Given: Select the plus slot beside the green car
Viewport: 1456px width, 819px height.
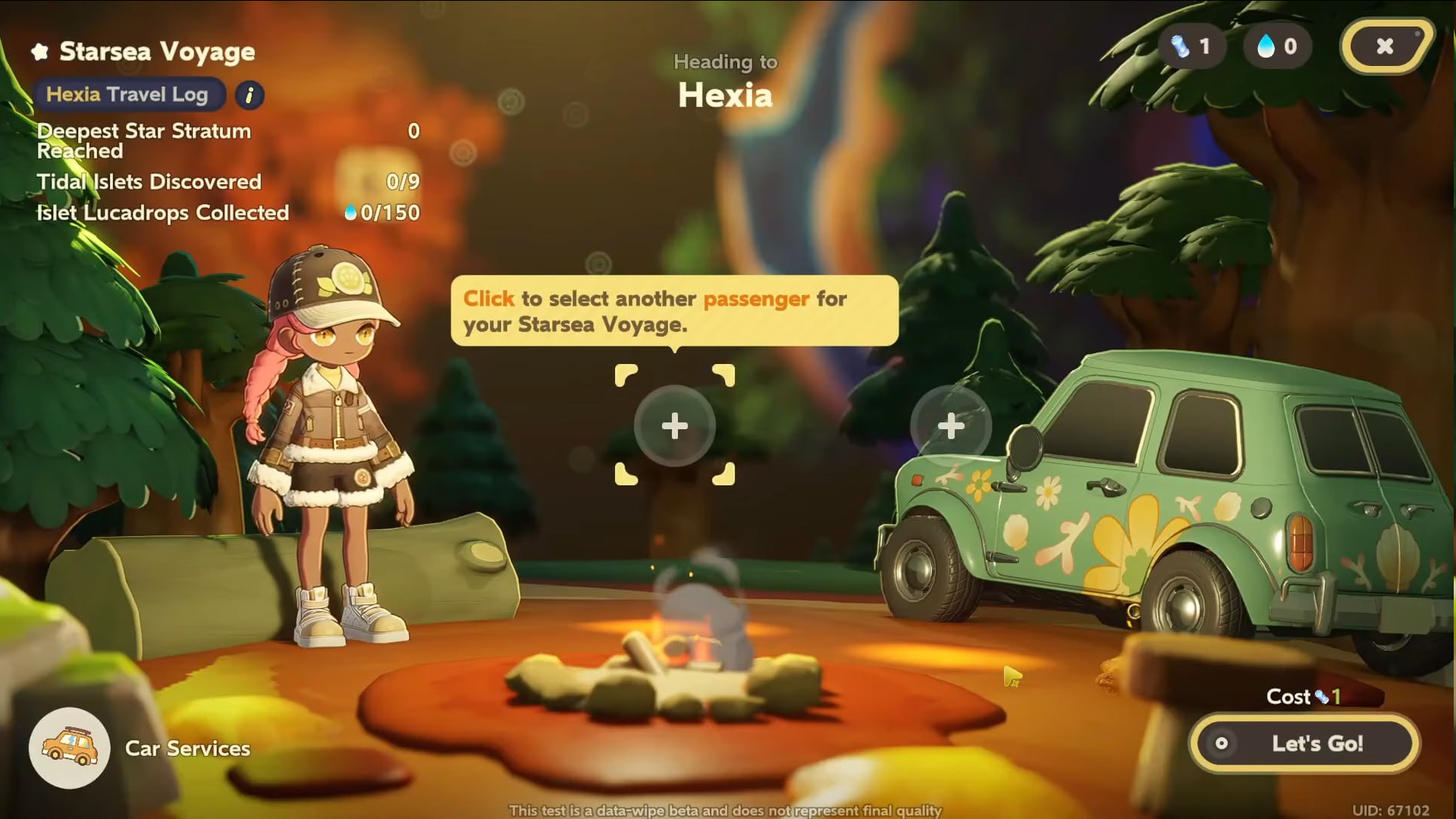Looking at the screenshot, I should pyautogui.click(x=950, y=426).
